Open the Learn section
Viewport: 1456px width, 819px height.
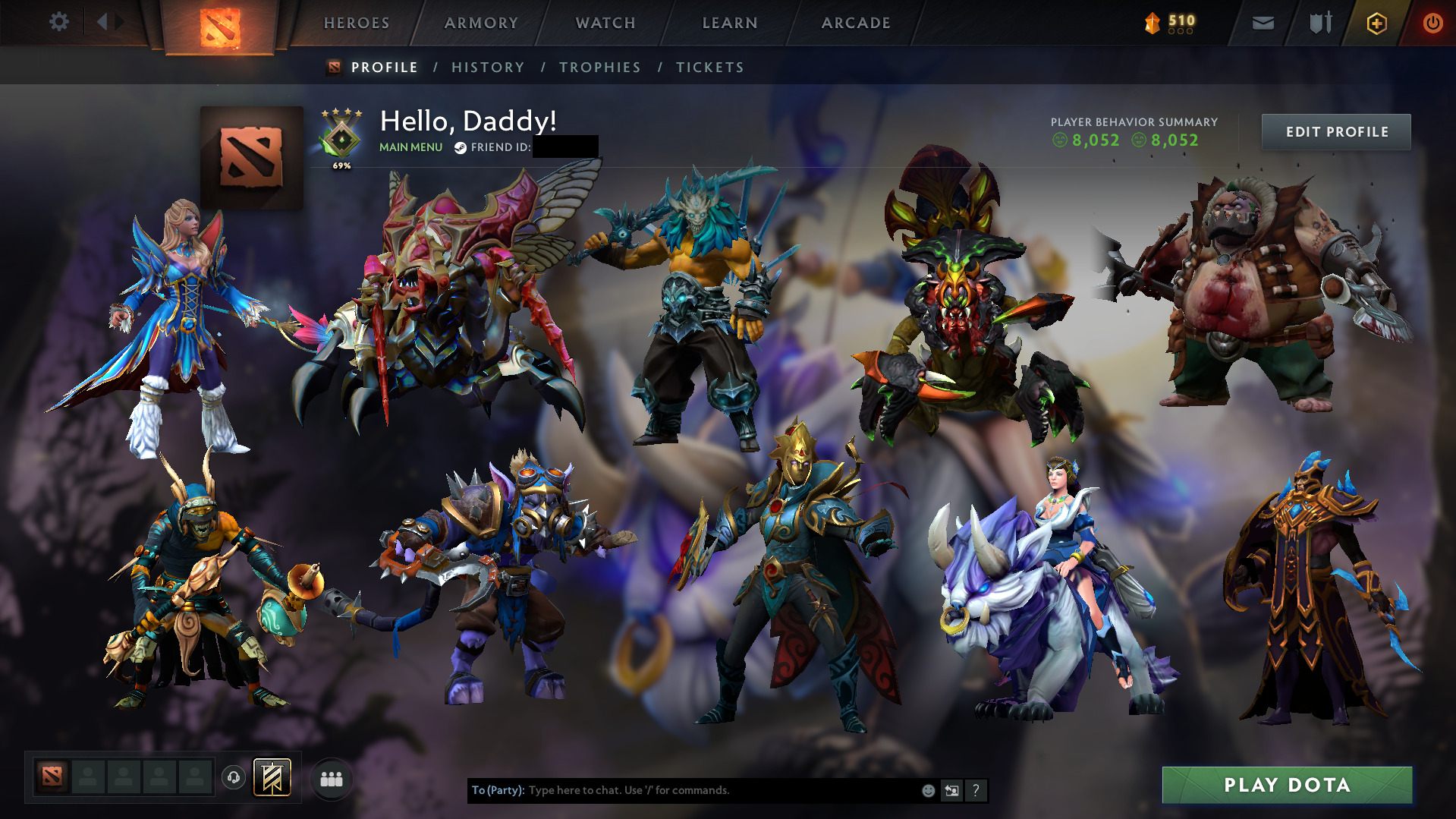point(730,23)
